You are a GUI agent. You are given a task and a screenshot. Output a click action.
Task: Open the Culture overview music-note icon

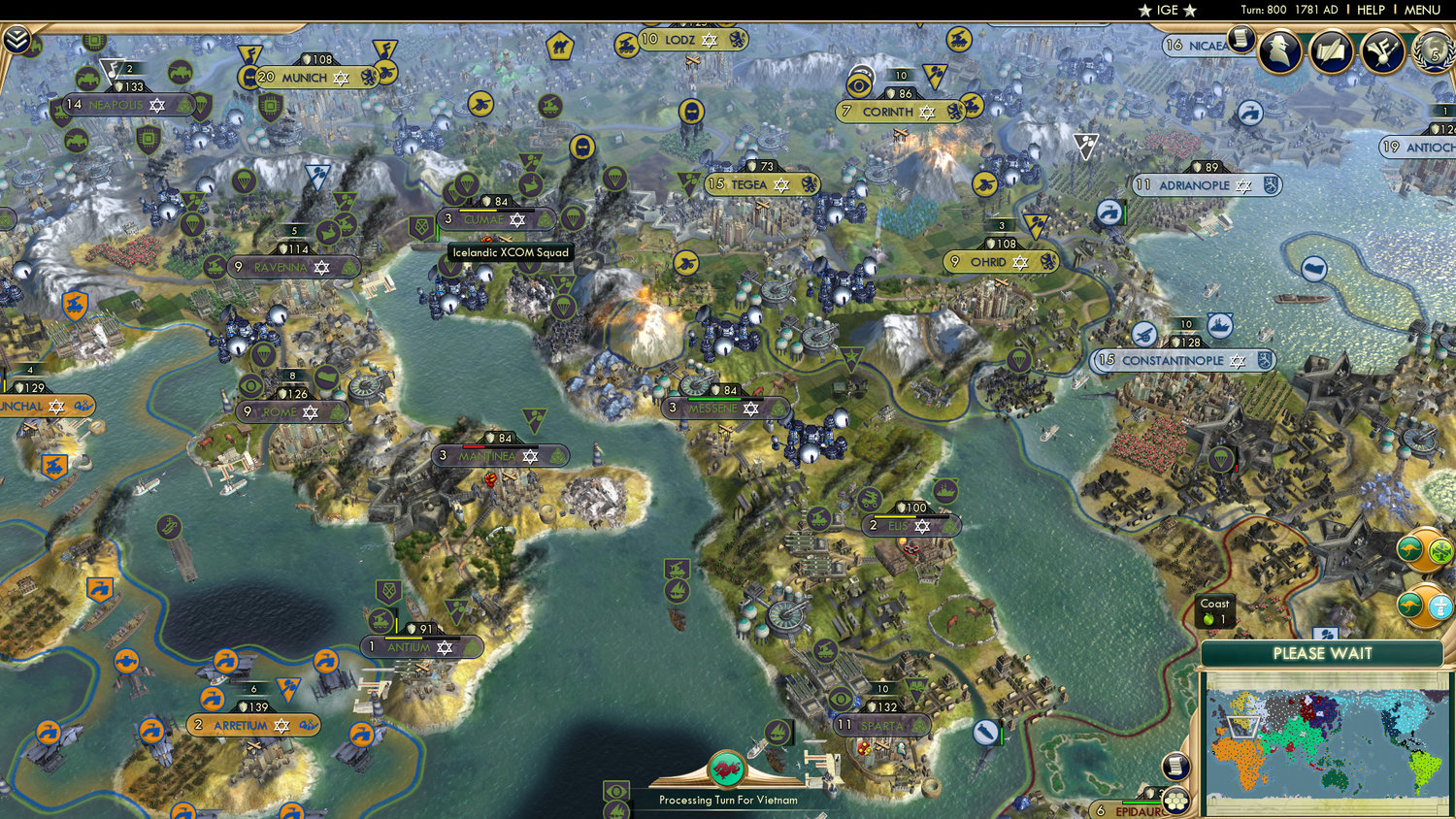1382,53
